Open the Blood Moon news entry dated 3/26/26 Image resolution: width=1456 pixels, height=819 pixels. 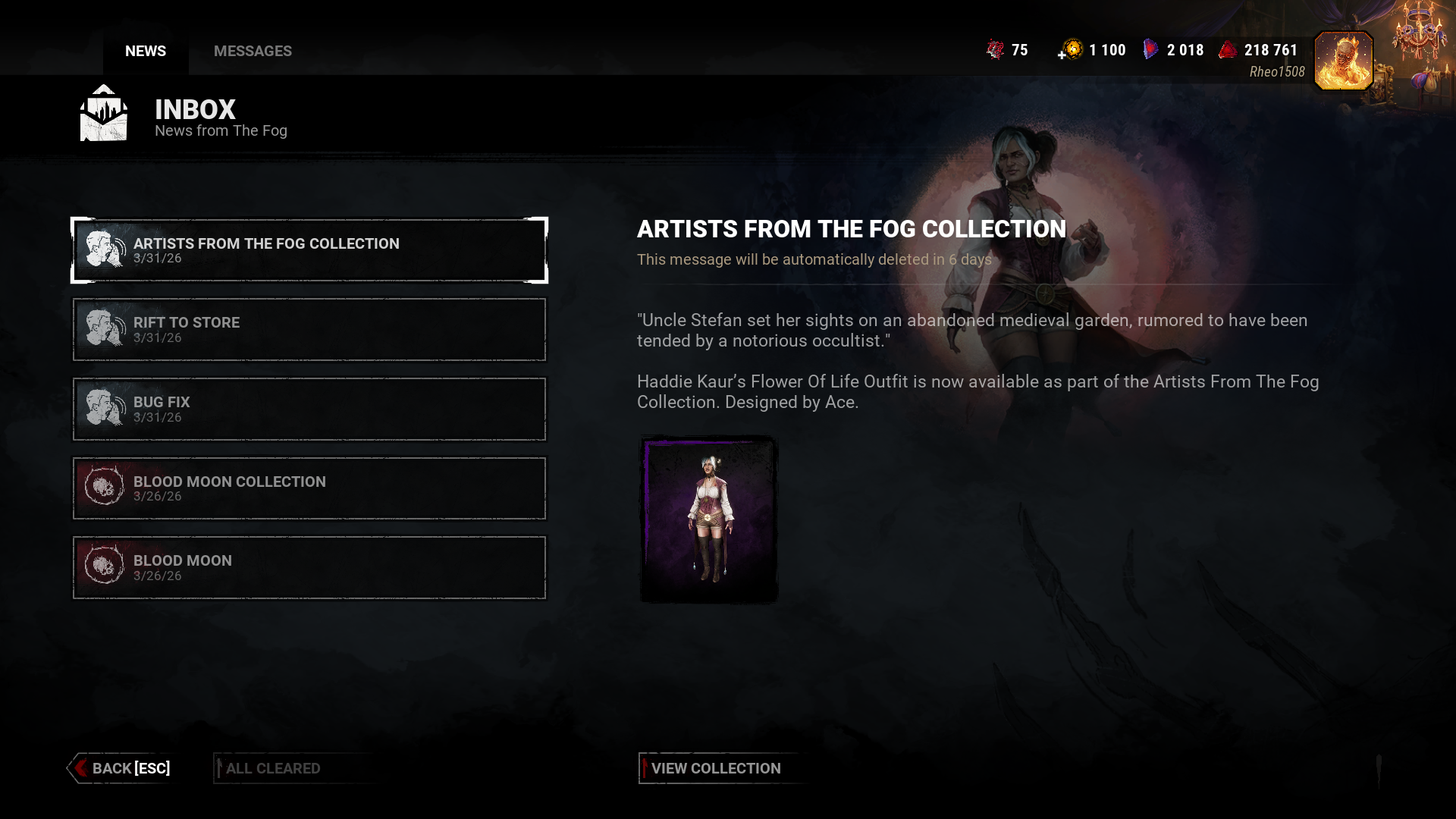click(309, 567)
